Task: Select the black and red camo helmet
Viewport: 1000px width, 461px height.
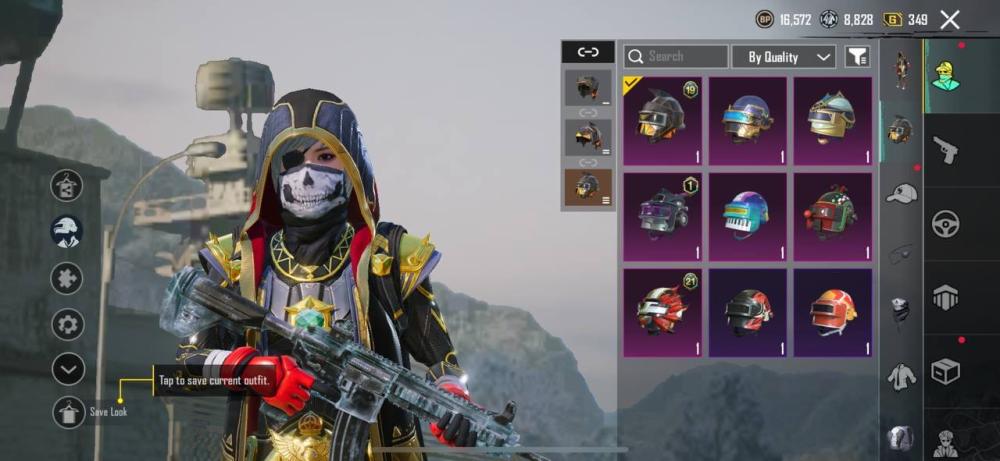Action: (x=748, y=312)
